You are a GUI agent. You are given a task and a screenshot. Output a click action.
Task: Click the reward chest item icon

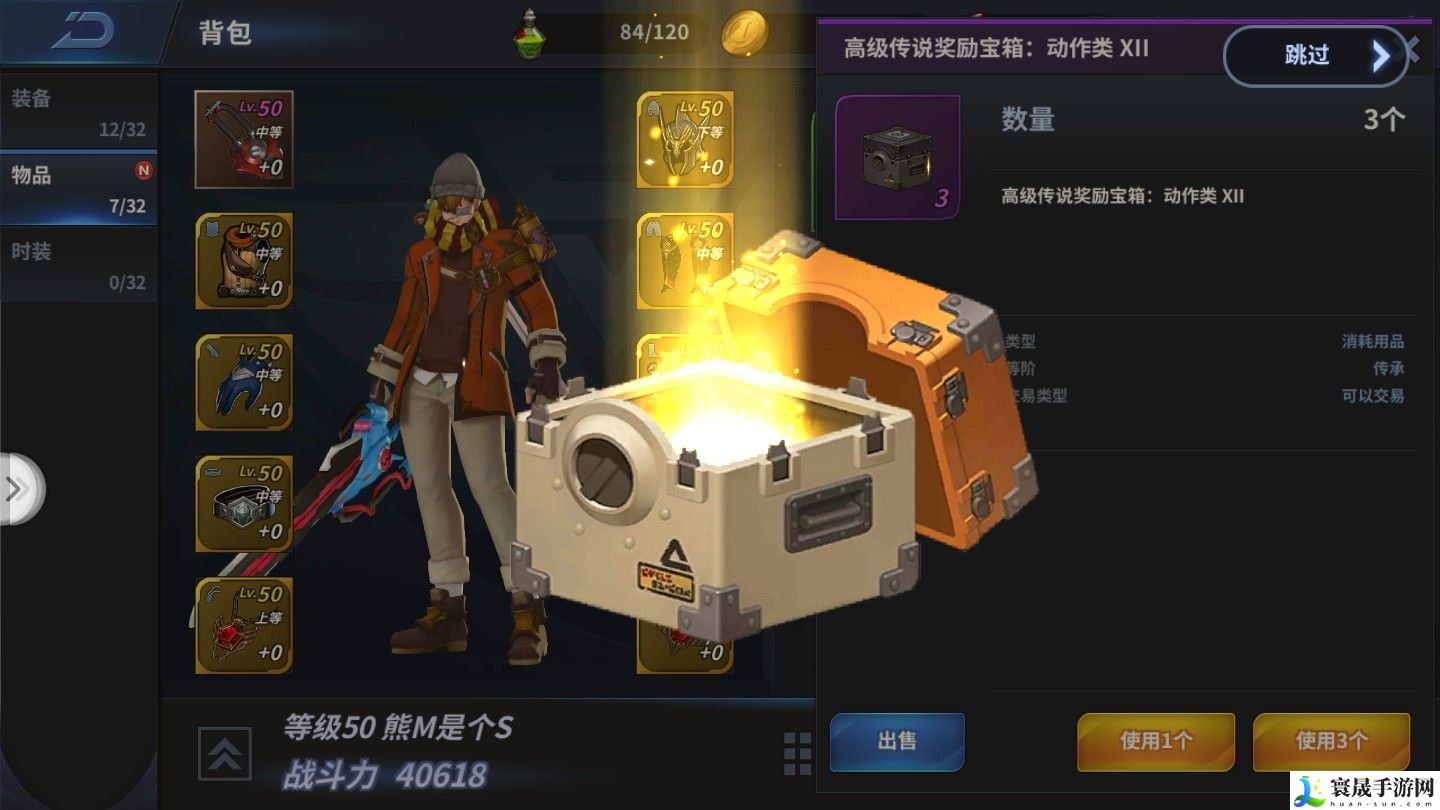click(x=897, y=156)
